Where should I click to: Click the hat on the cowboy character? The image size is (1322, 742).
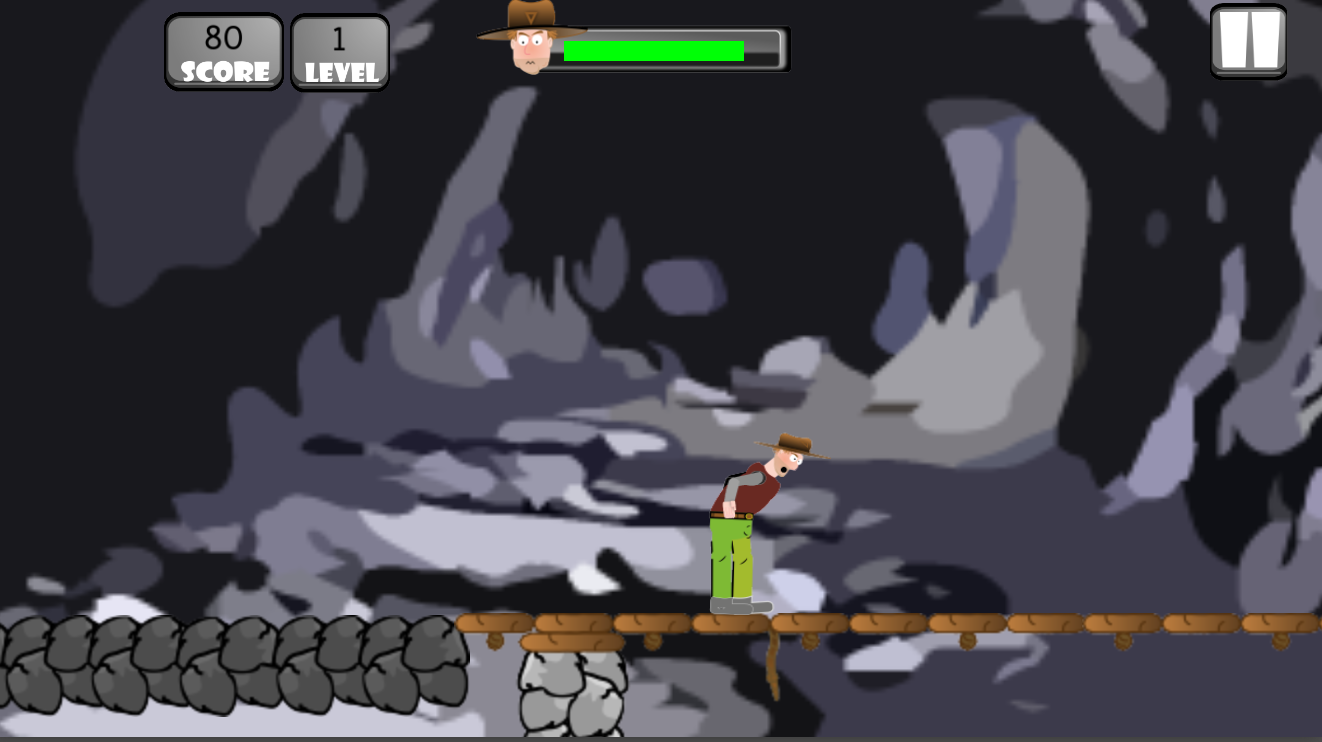(793, 441)
